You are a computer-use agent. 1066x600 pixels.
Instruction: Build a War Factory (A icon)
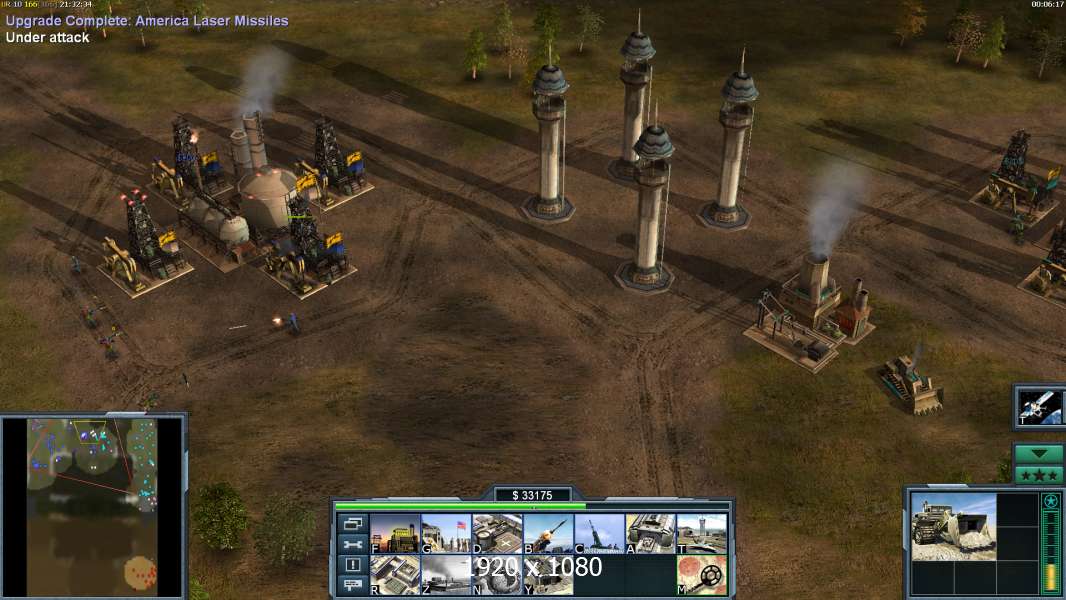coord(650,533)
